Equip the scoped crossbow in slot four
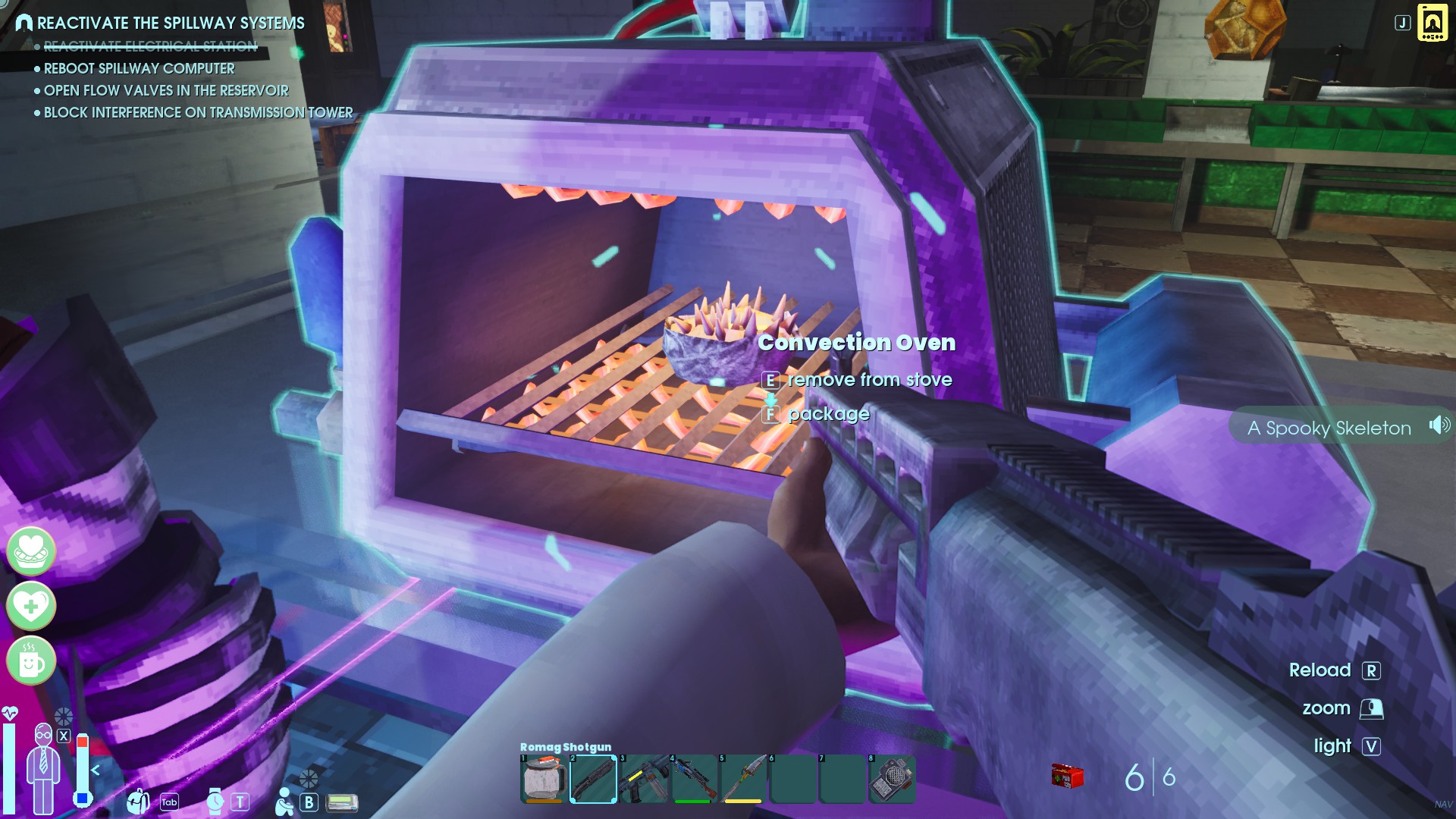 (693, 778)
